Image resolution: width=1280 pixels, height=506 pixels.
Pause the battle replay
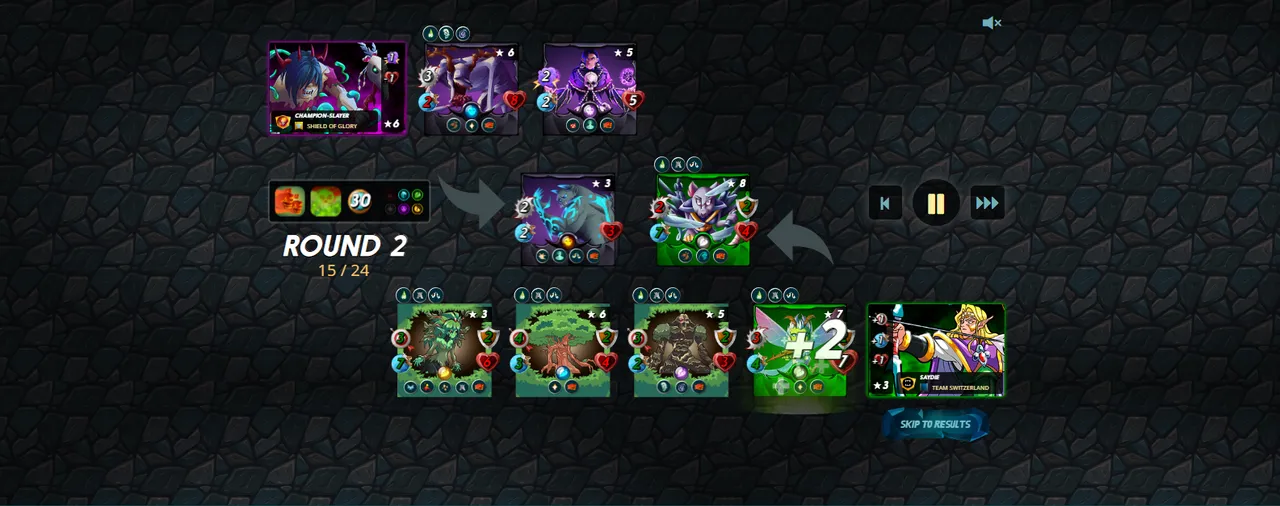tap(935, 204)
